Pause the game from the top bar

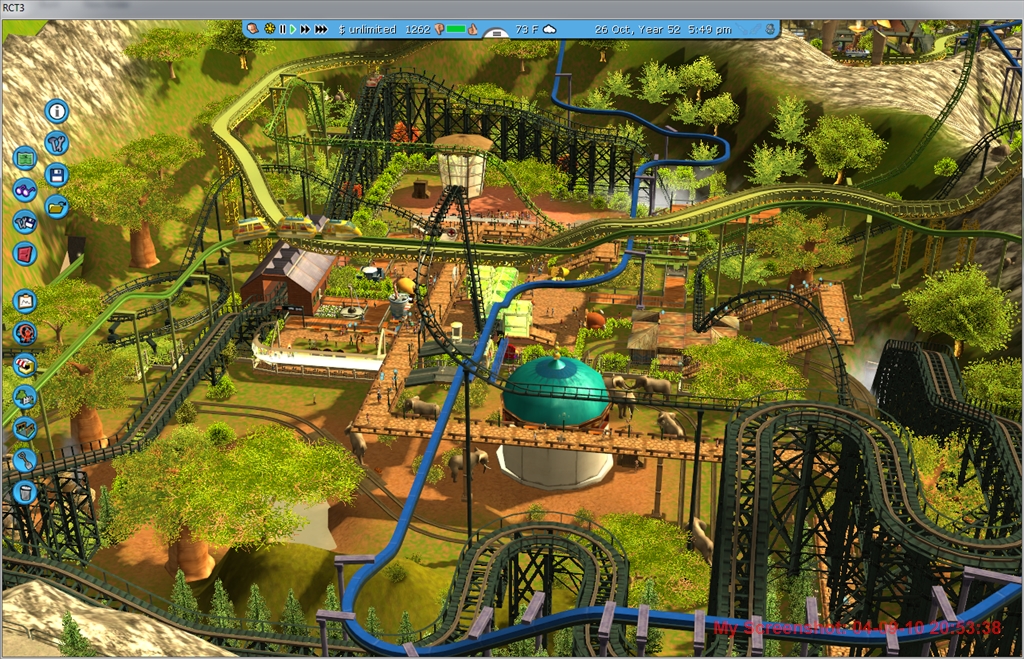[282, 29]
